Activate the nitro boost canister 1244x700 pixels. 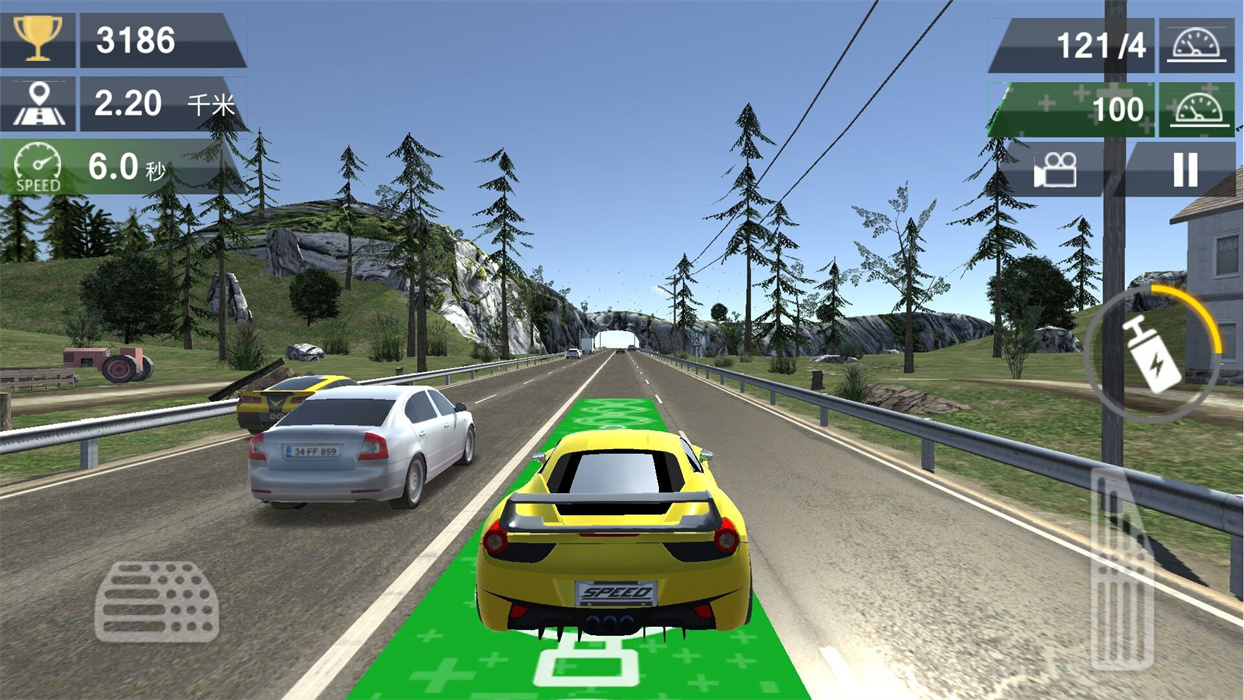click(x=1153, y=352)
